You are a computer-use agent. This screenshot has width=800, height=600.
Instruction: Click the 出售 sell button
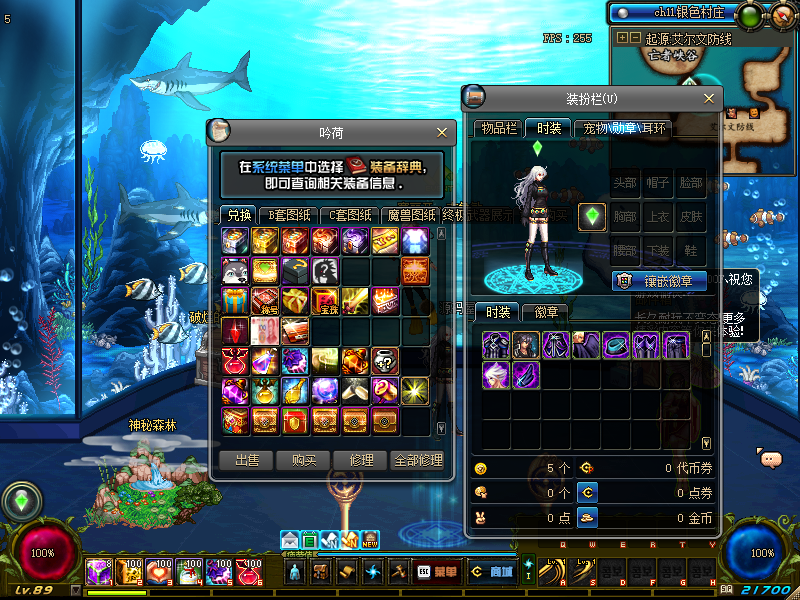click(246, 460)
